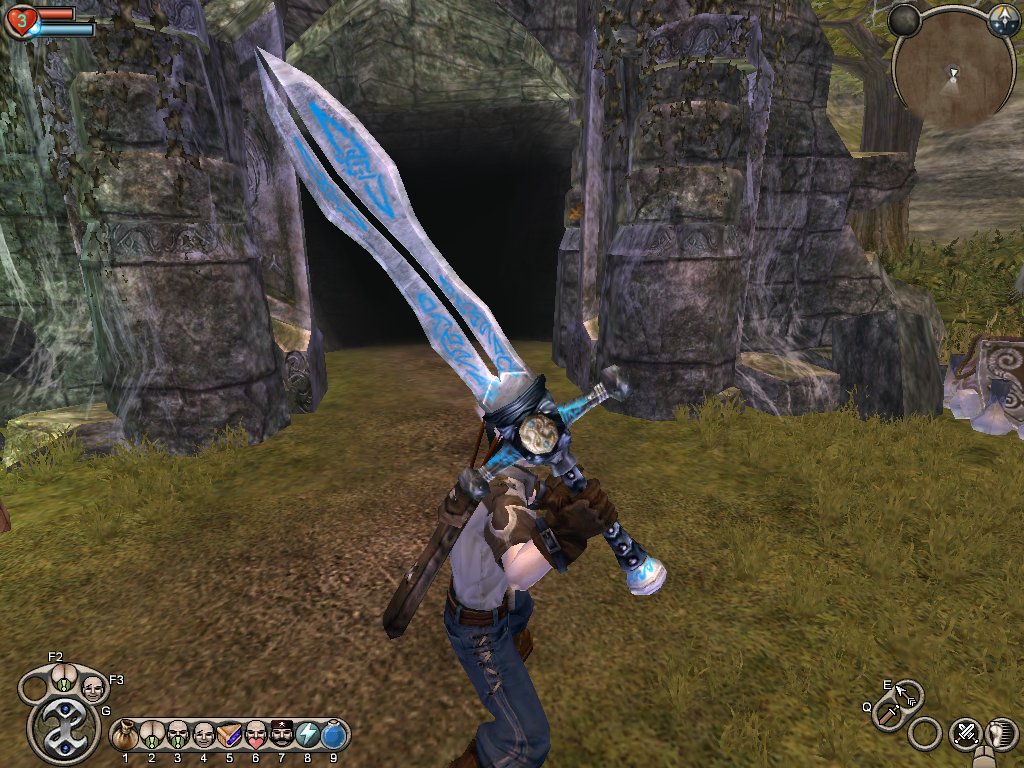Image resolution: width=1024 pixels, height=768 pixels.
Task: Select the dark orb on the minimap
Action: [904, 21]
